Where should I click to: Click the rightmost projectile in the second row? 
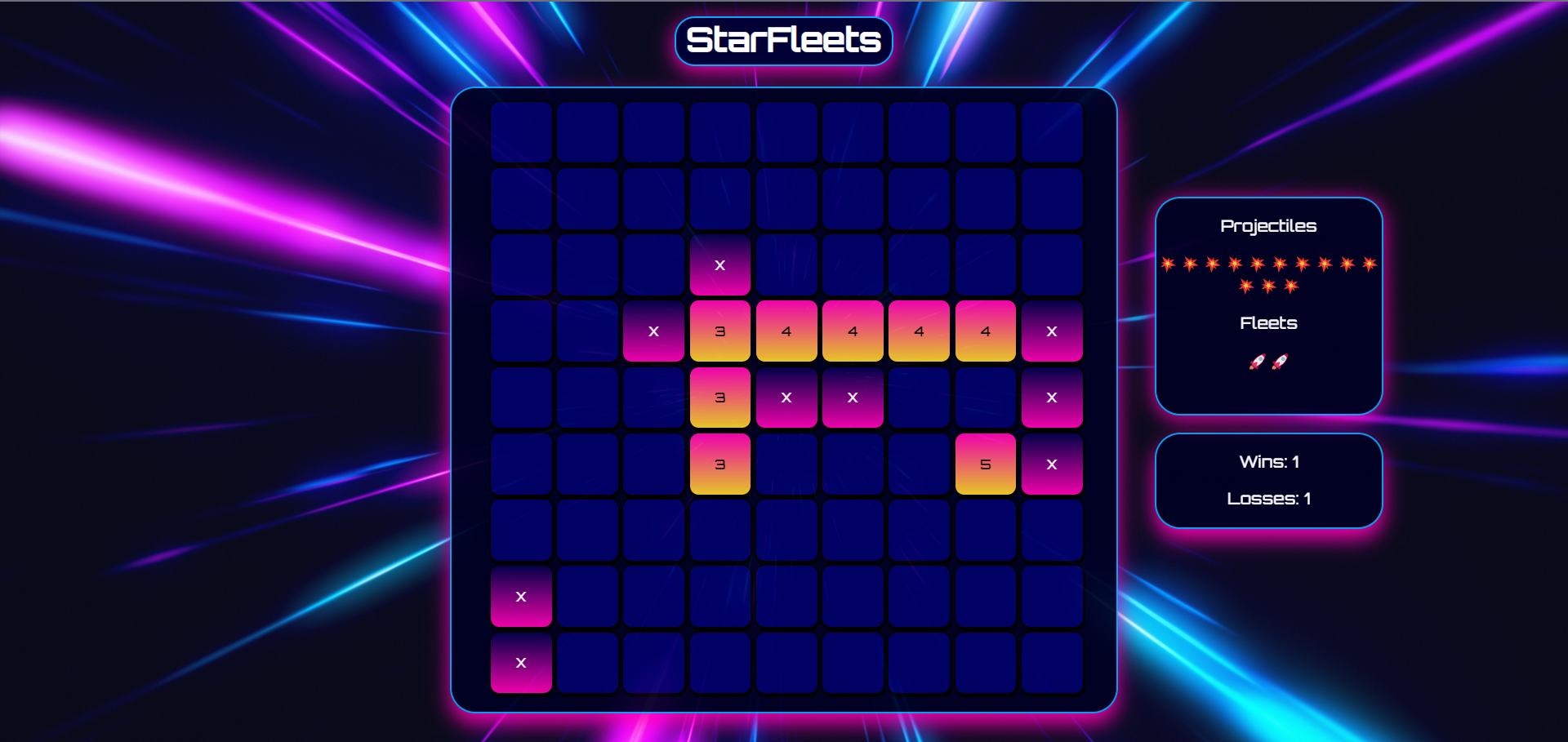tap(1290, 285)
